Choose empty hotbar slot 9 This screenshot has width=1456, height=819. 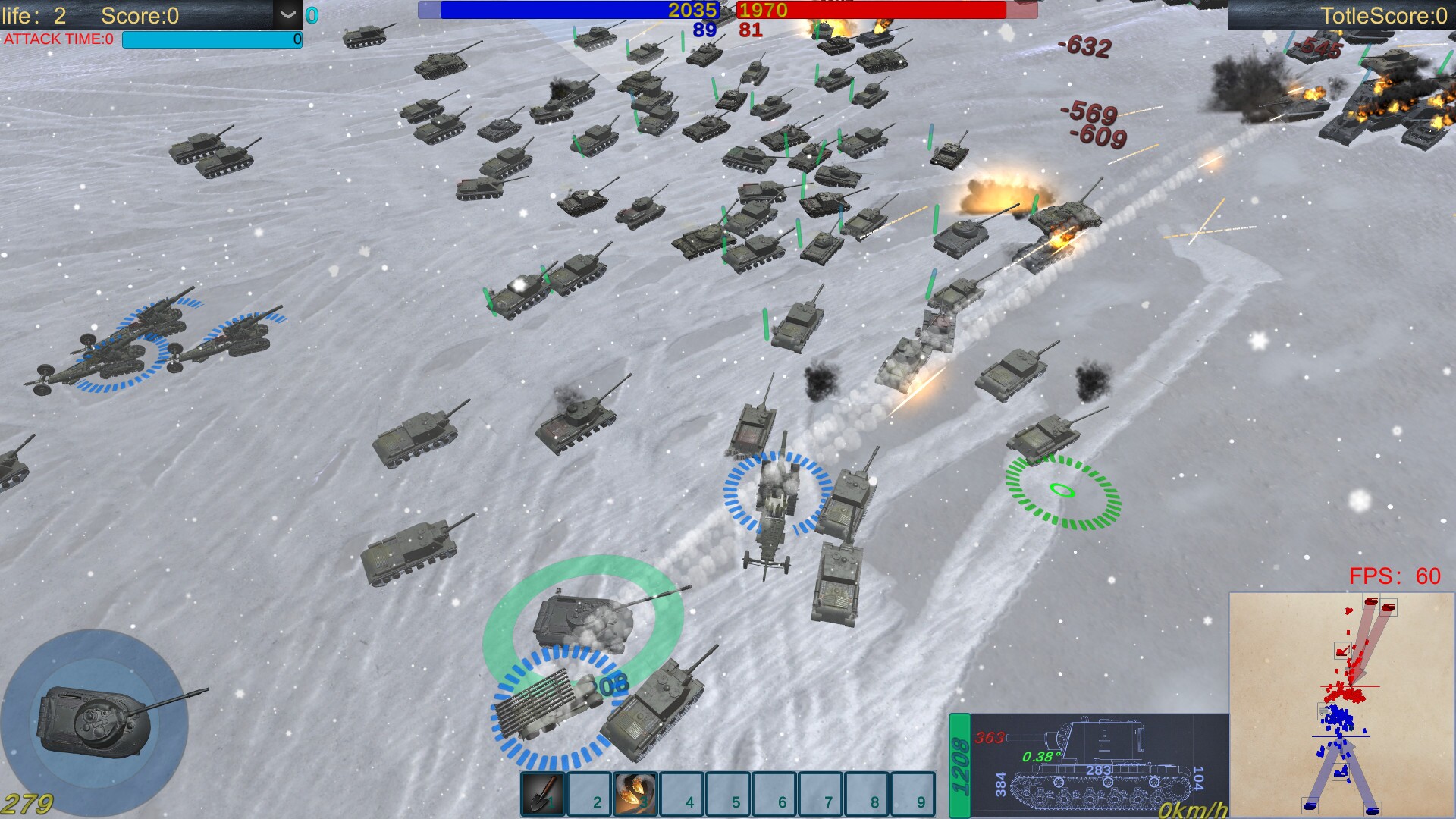[x=913, y=793]
